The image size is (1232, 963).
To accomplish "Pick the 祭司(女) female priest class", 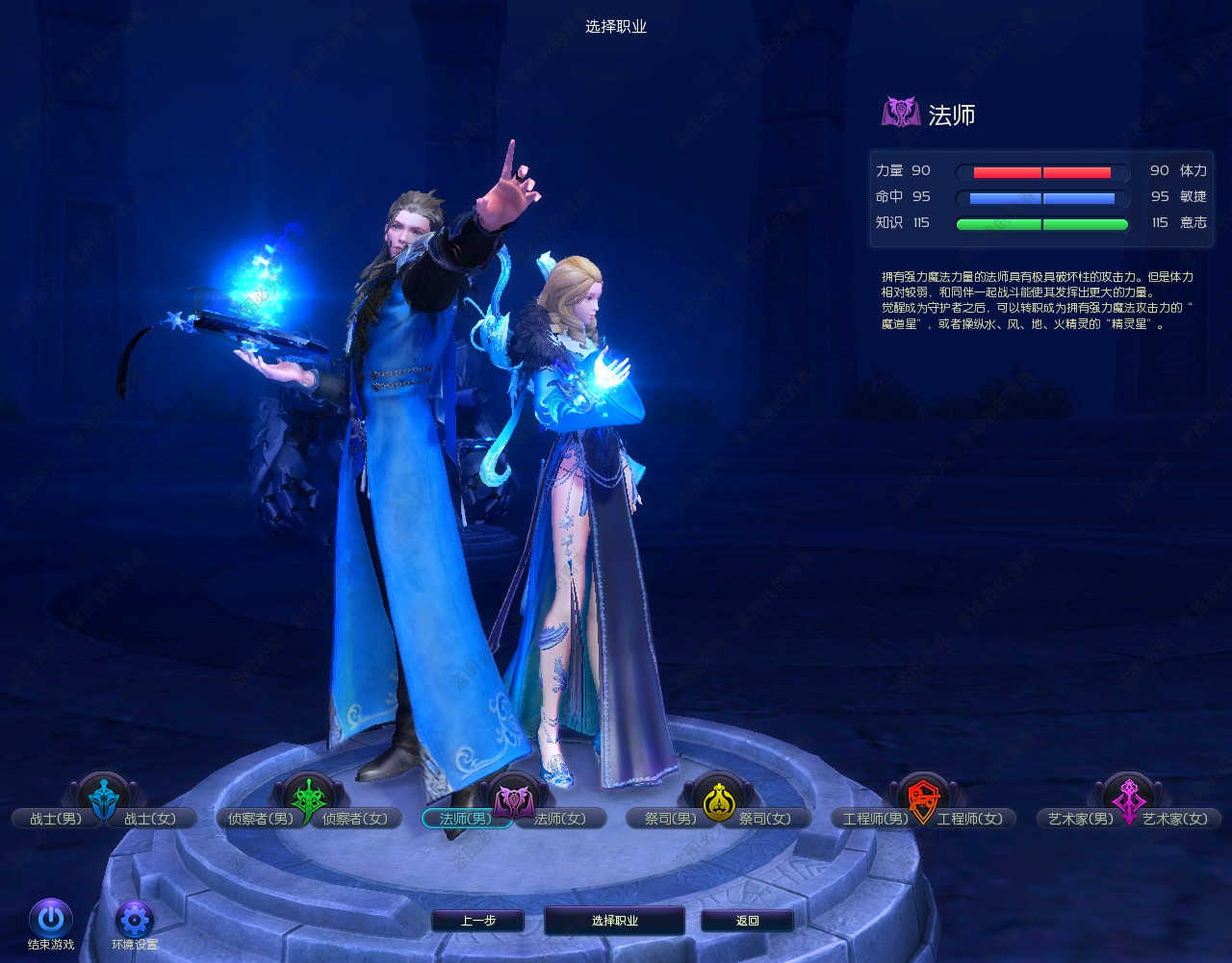I will pos(765,819).
